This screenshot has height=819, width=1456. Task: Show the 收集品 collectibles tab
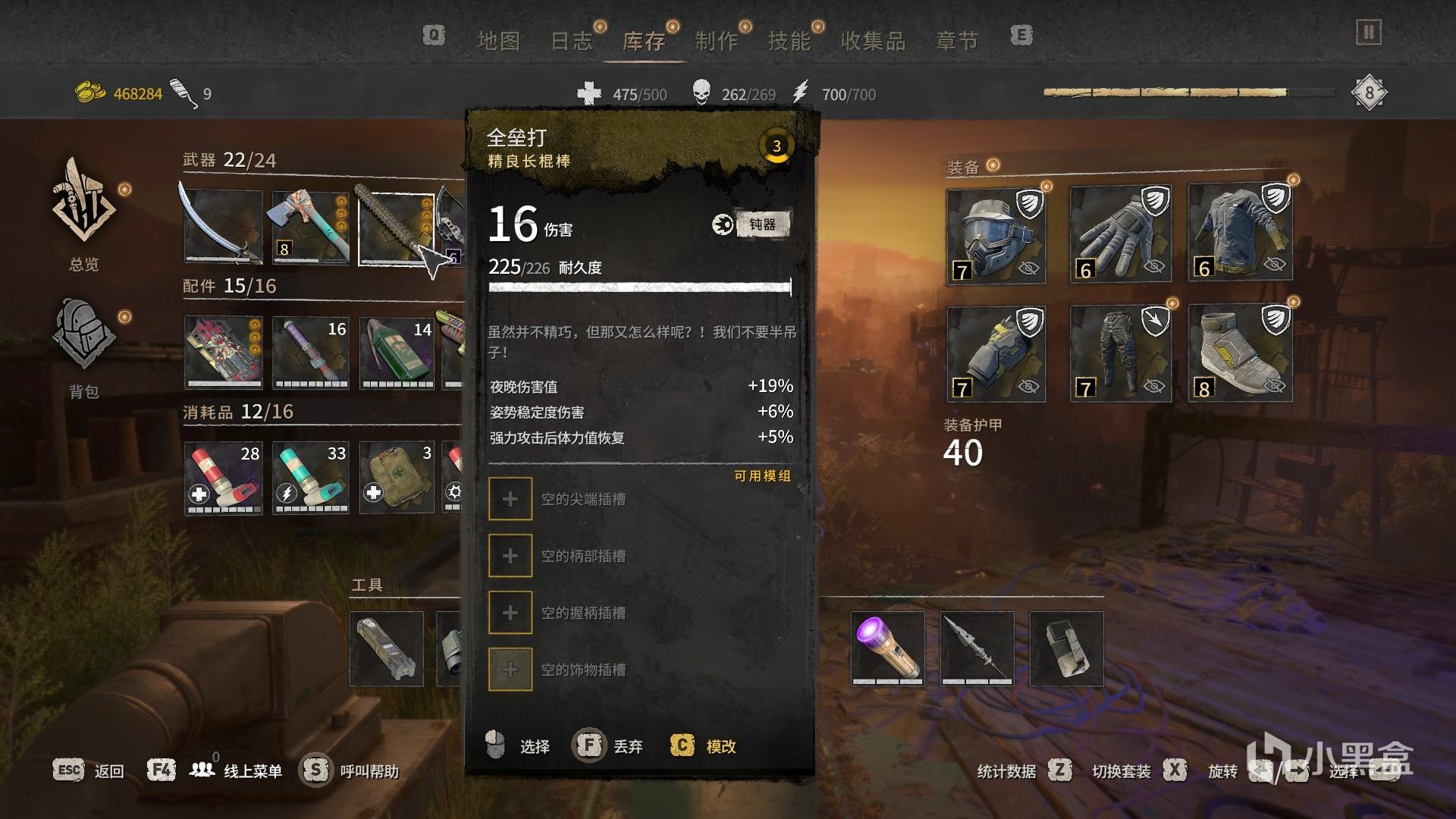pyautogui.click(x=873, y=41)
